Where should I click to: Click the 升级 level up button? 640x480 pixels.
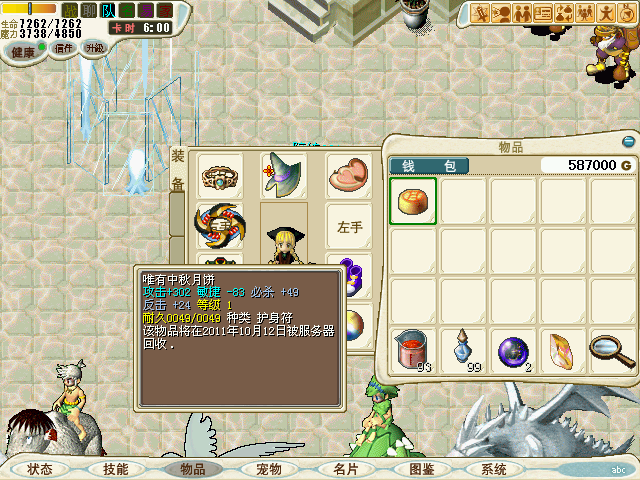95,48
